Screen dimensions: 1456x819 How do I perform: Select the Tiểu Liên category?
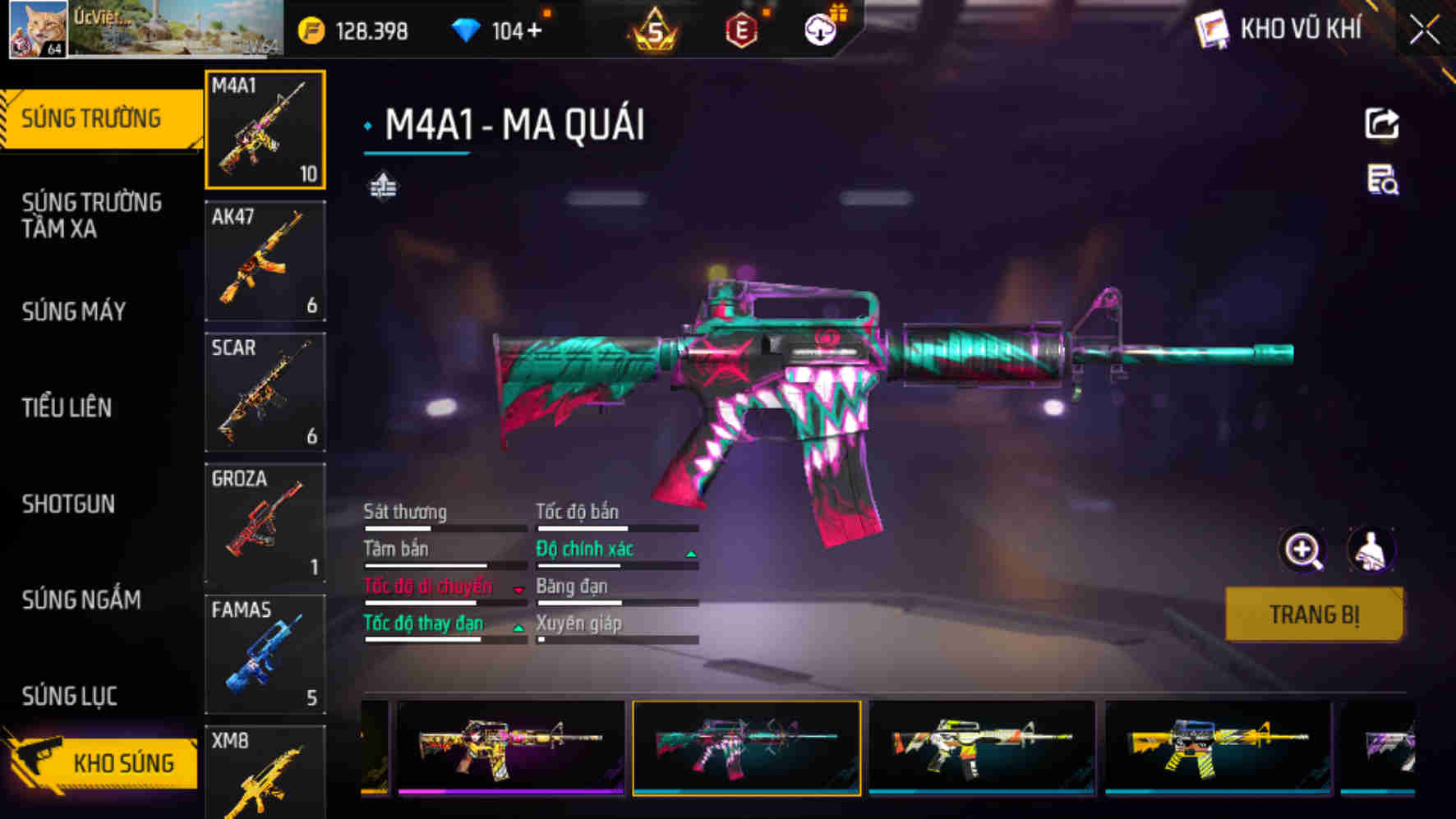67,407
